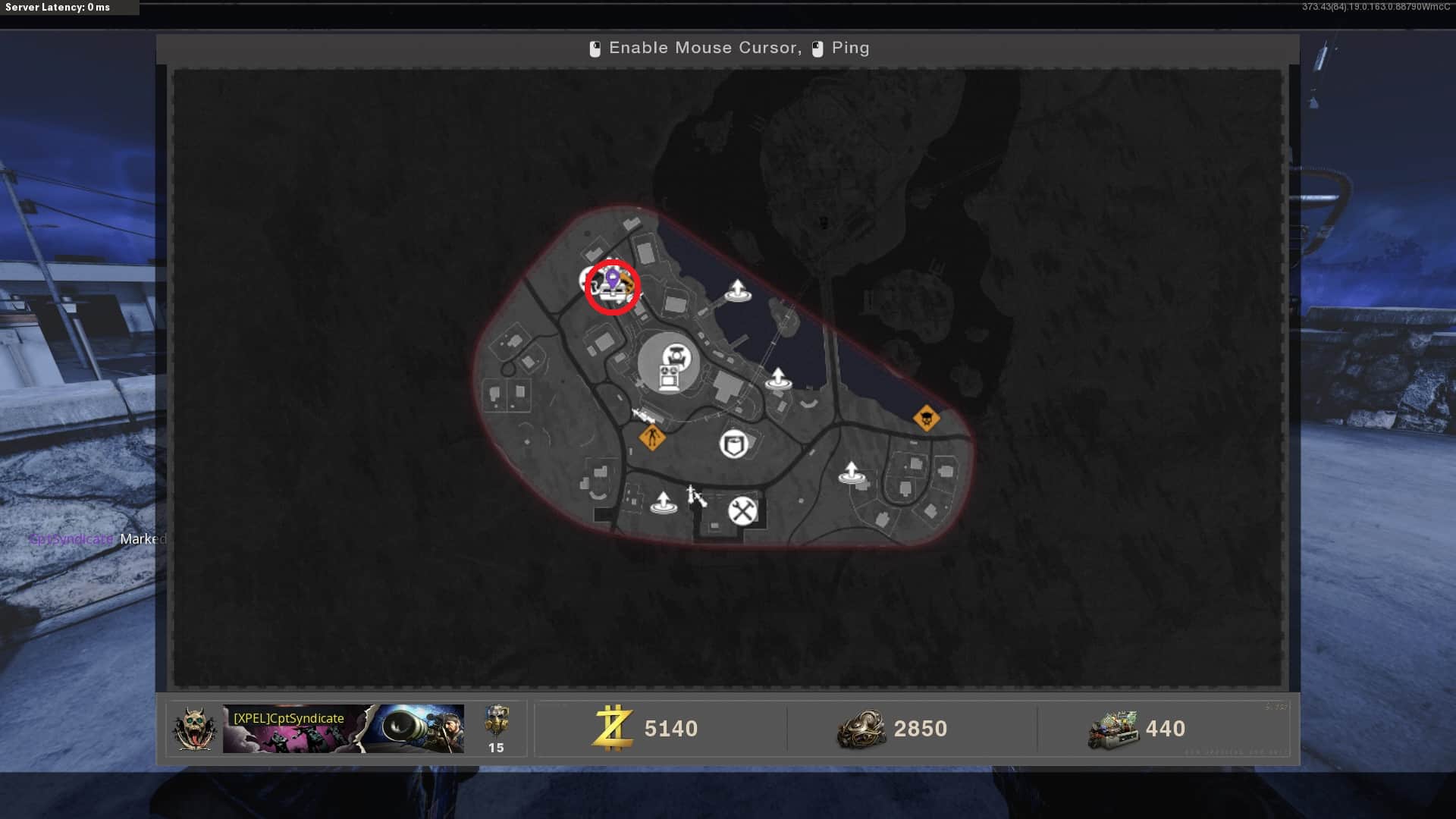Select the armor shield station marker

[x=733, y=444]
